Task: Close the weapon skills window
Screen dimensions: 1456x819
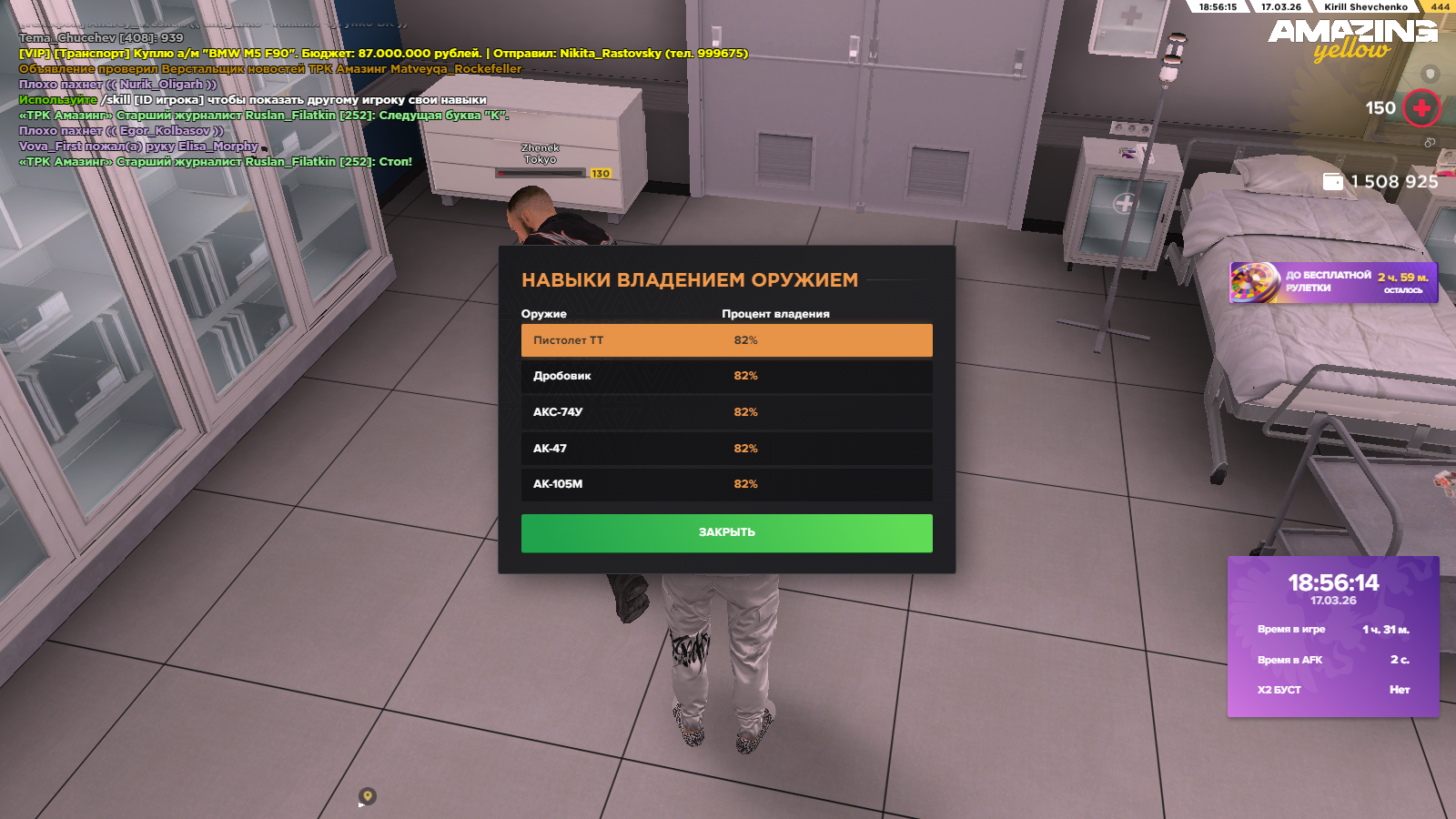Action: click(726, 532)
